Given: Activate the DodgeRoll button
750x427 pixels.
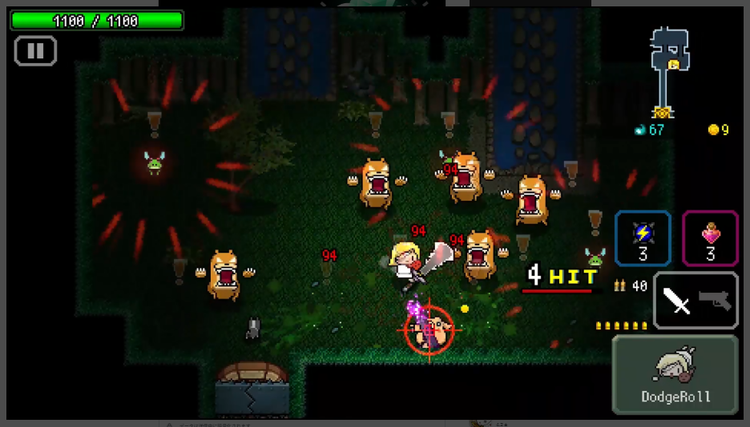Looking at the screenshot, I should (x=675, y=375).
